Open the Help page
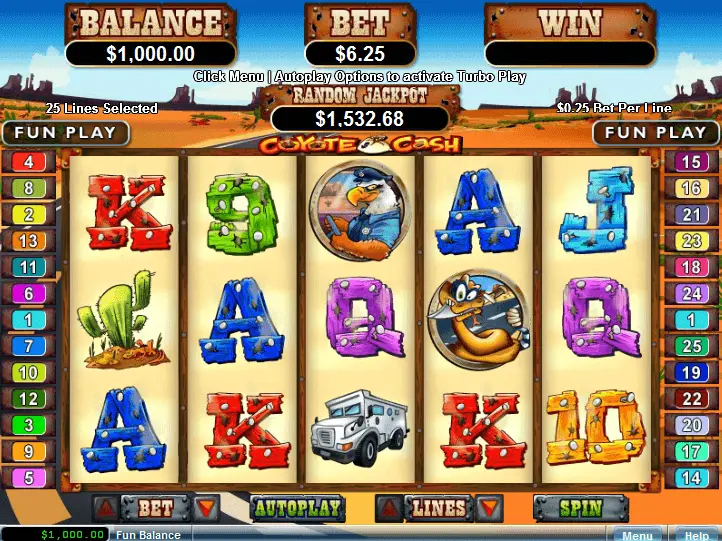Image resolution: width=722 pixels, height=541 pixels. click(x=695, y=535)
